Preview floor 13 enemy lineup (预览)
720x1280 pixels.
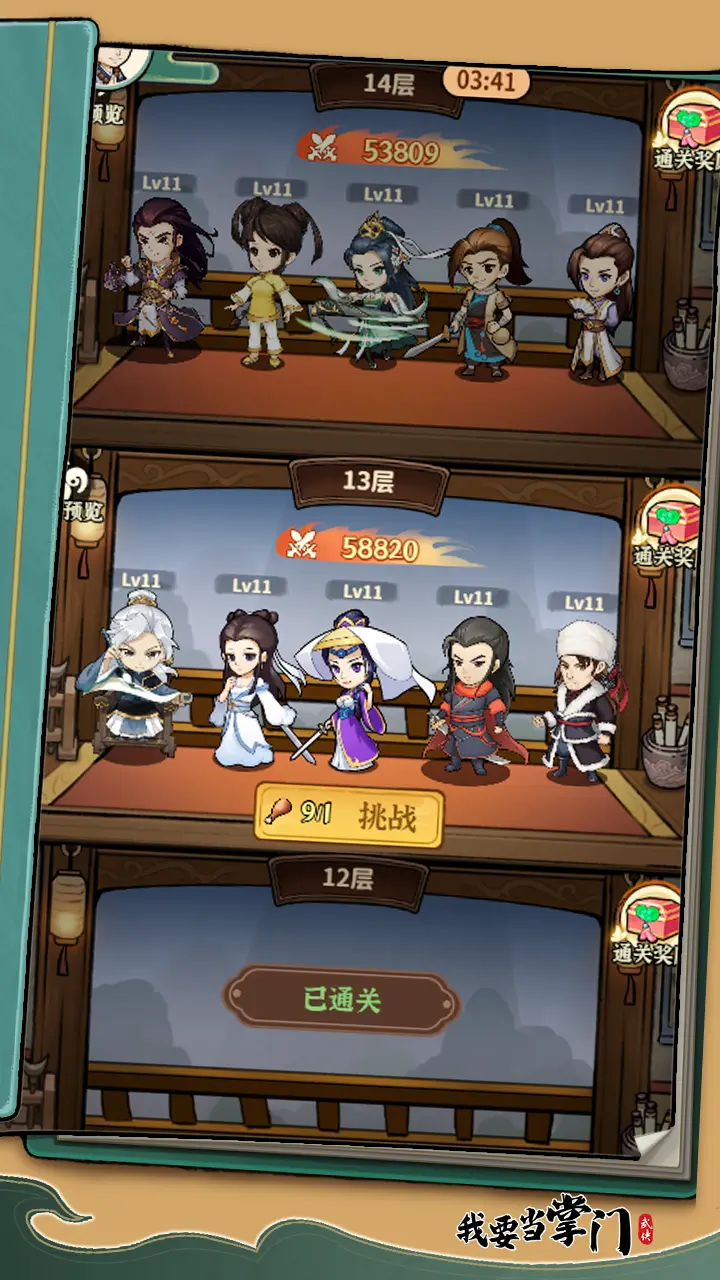coord(84,496)
